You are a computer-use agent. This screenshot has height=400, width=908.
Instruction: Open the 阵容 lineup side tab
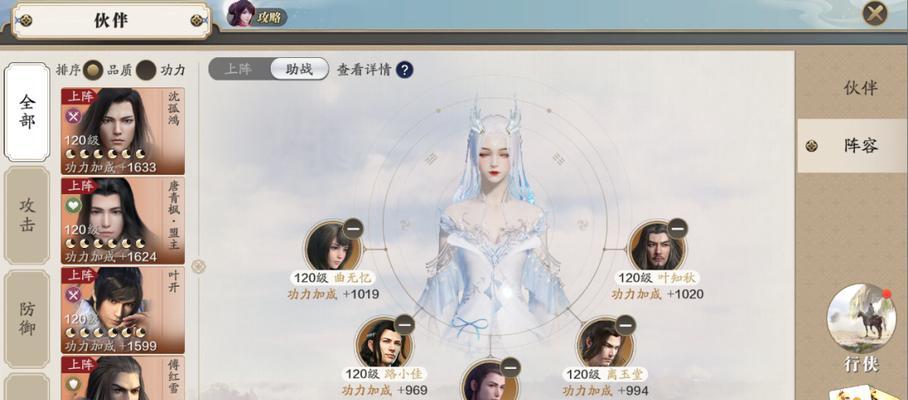pos(859,146)
